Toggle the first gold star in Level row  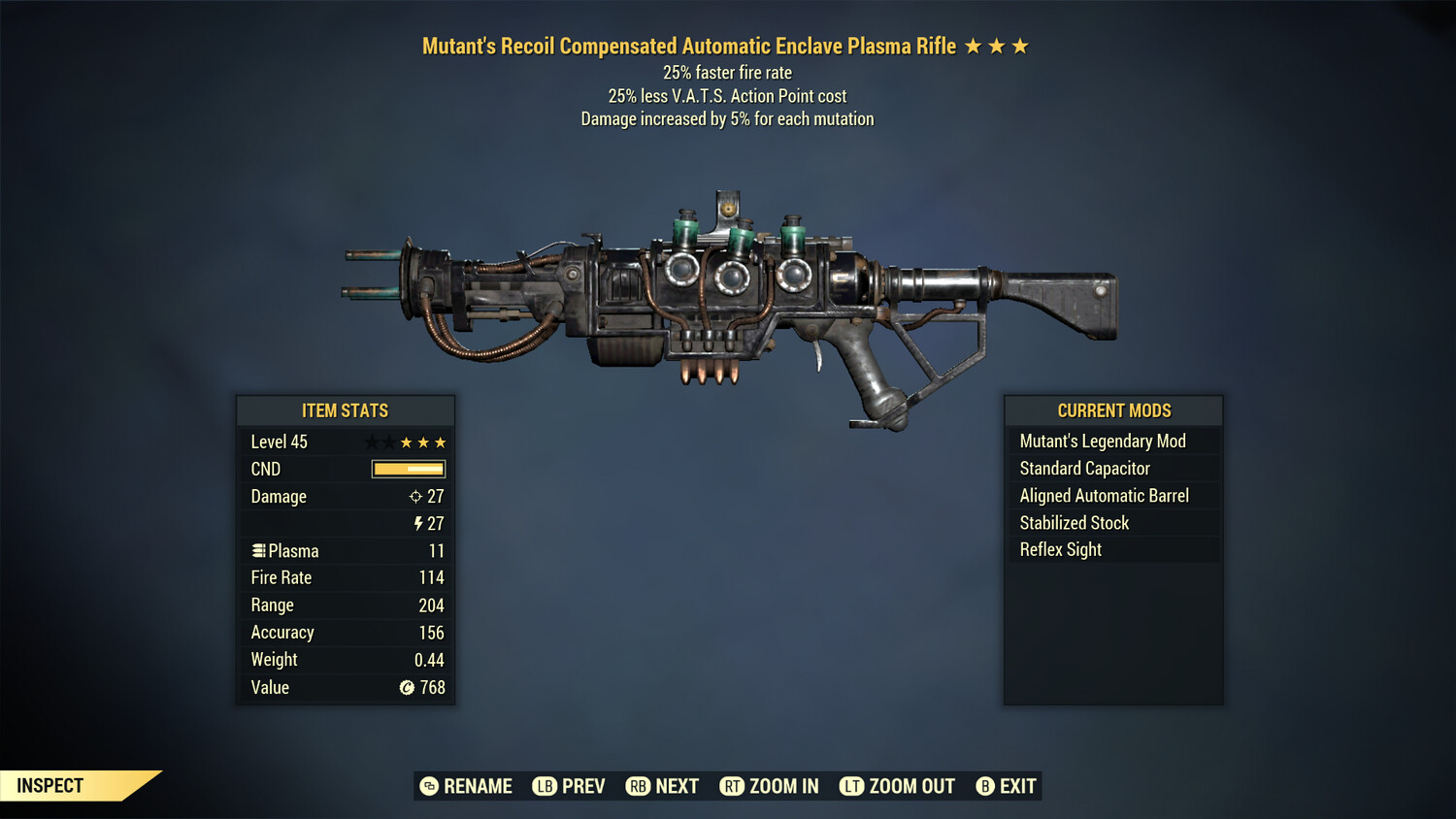coord(405,442)
